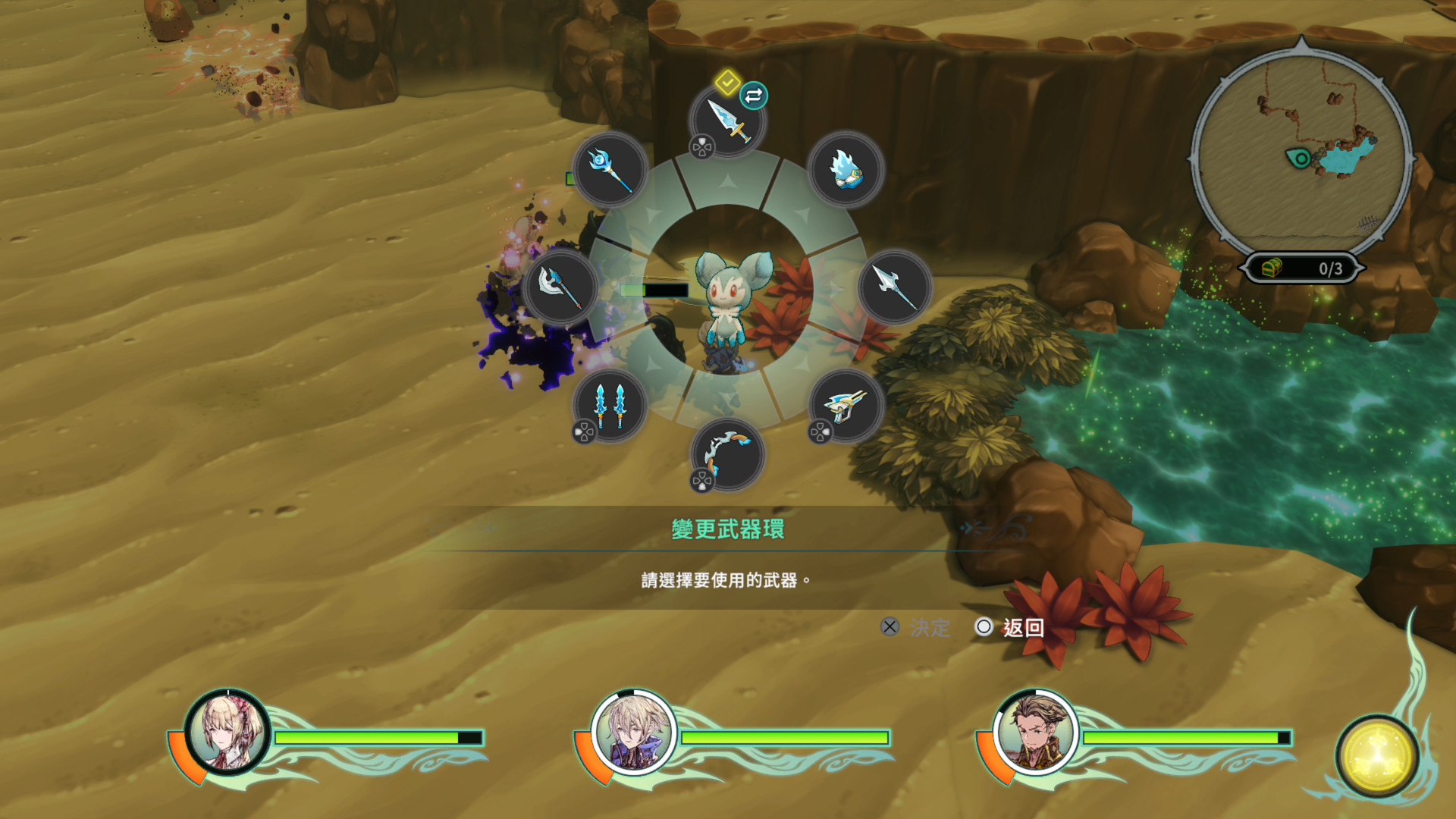
Task: Choose the twin daggers weapon
Action: click(x=610, y=406)
